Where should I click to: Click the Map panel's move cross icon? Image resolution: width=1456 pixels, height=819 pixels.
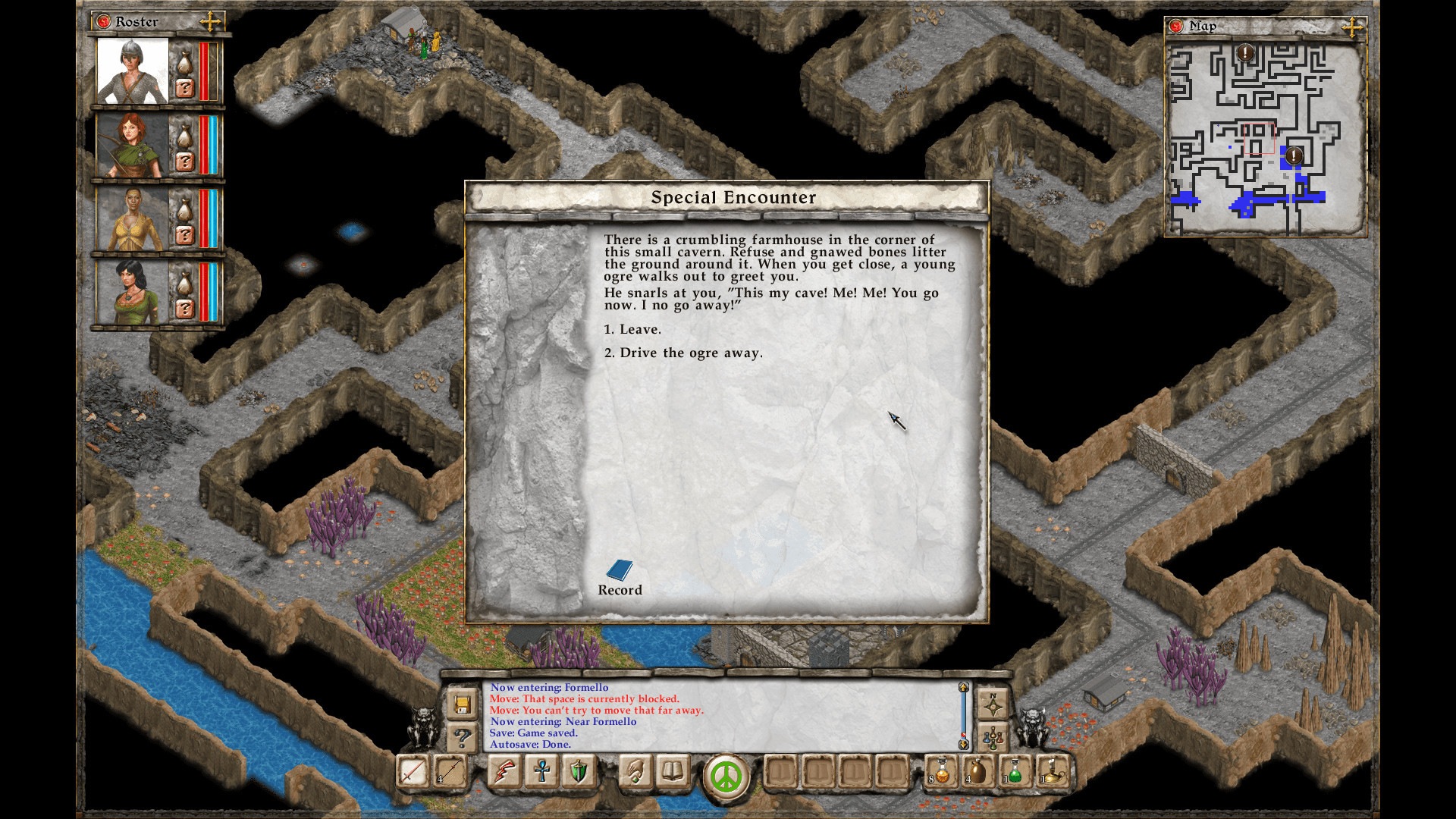click(1351, 28)
